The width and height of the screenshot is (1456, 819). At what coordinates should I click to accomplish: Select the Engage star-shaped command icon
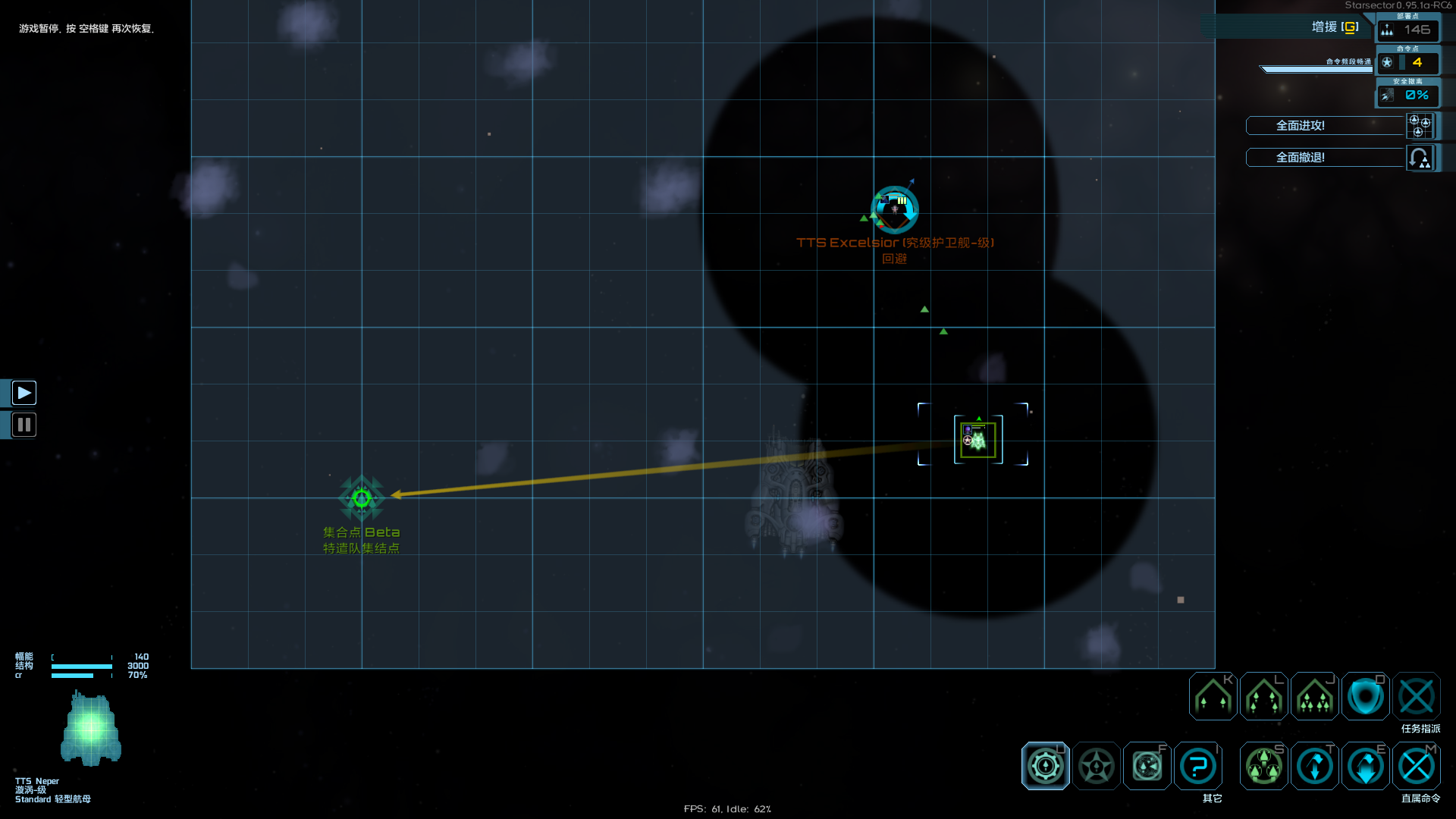point(1096,766)
